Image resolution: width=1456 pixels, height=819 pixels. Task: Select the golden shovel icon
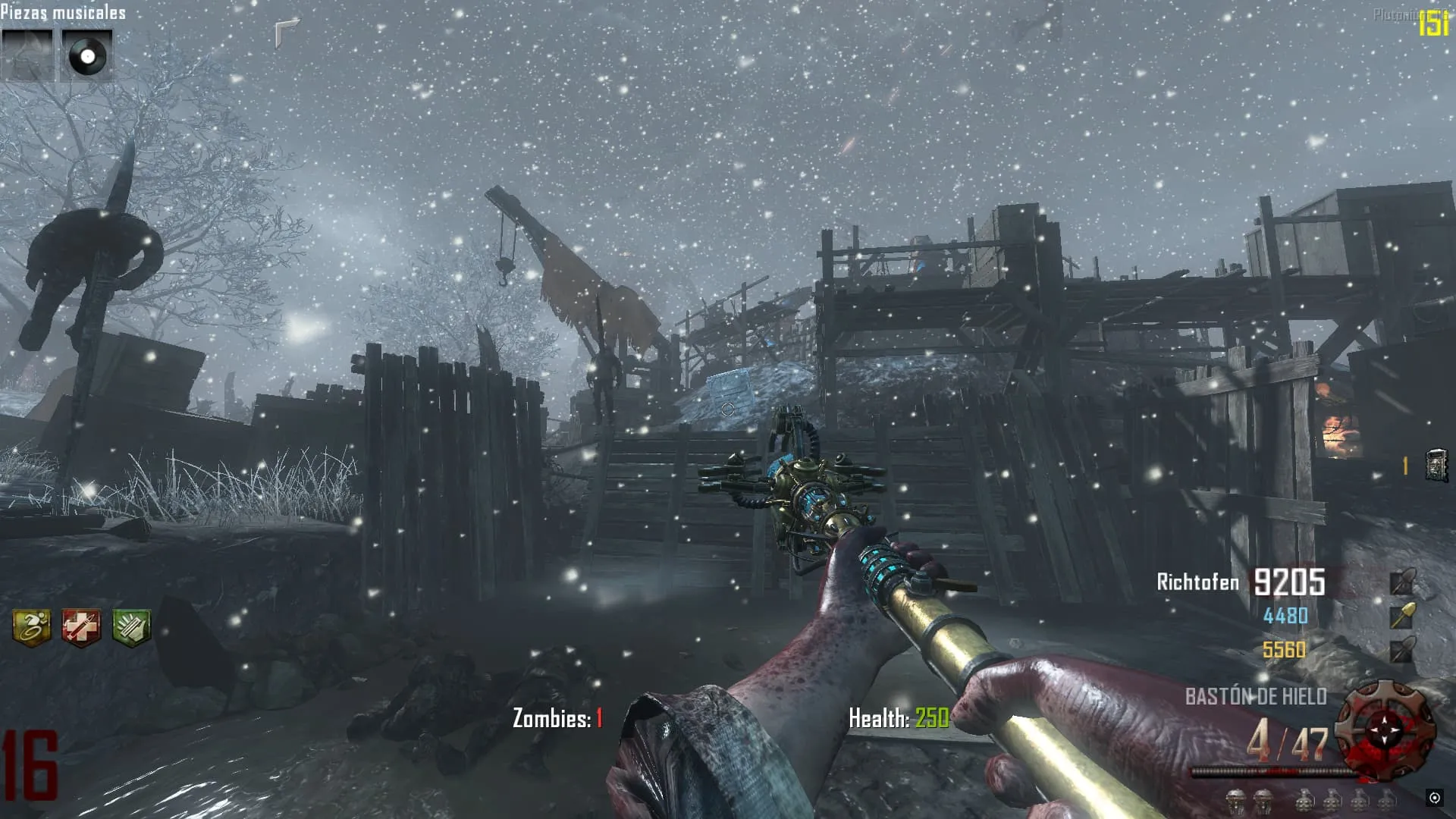pos(1402,616)
